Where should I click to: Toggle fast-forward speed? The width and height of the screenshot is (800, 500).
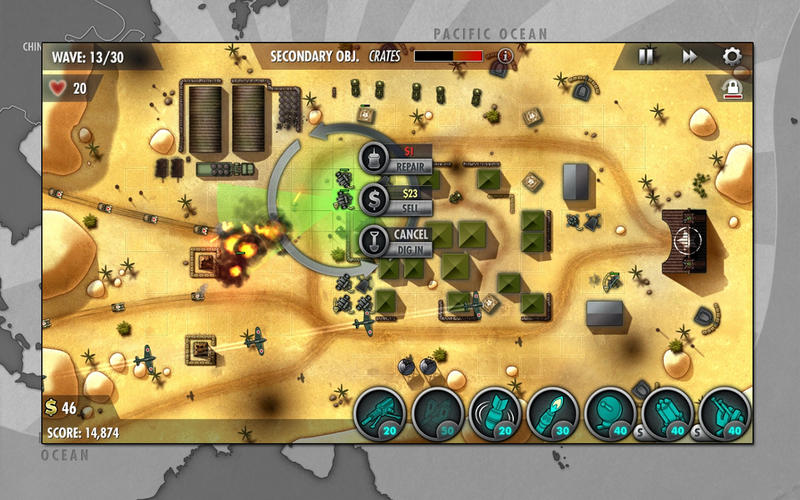click(689, 56)
